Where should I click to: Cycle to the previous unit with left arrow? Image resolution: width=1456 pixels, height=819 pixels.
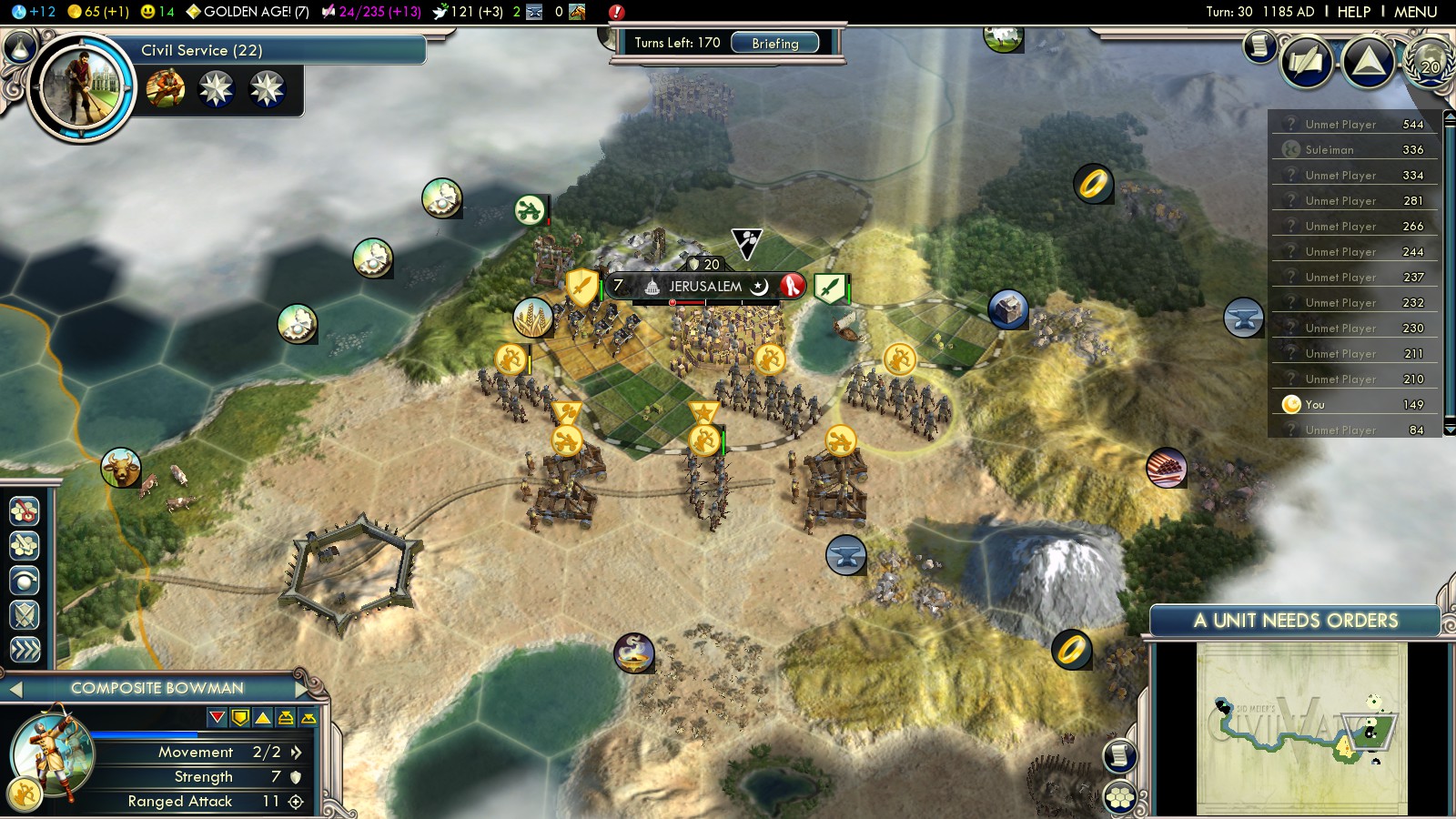(x=15, y=689)
